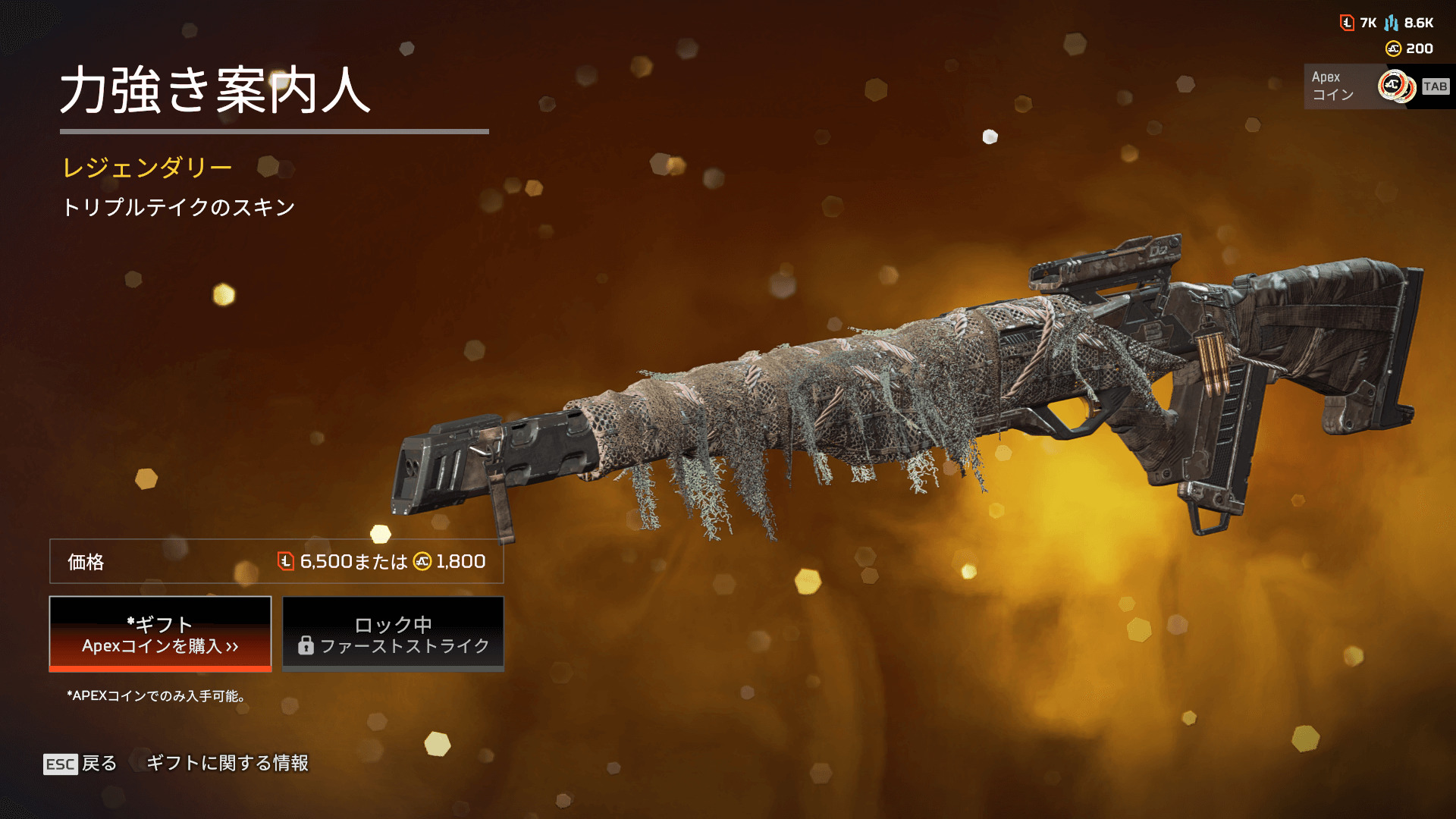Select the locked First Strike button
Image resolution: width=1456 pixels, height=819 pixels.
pos(393,634)
